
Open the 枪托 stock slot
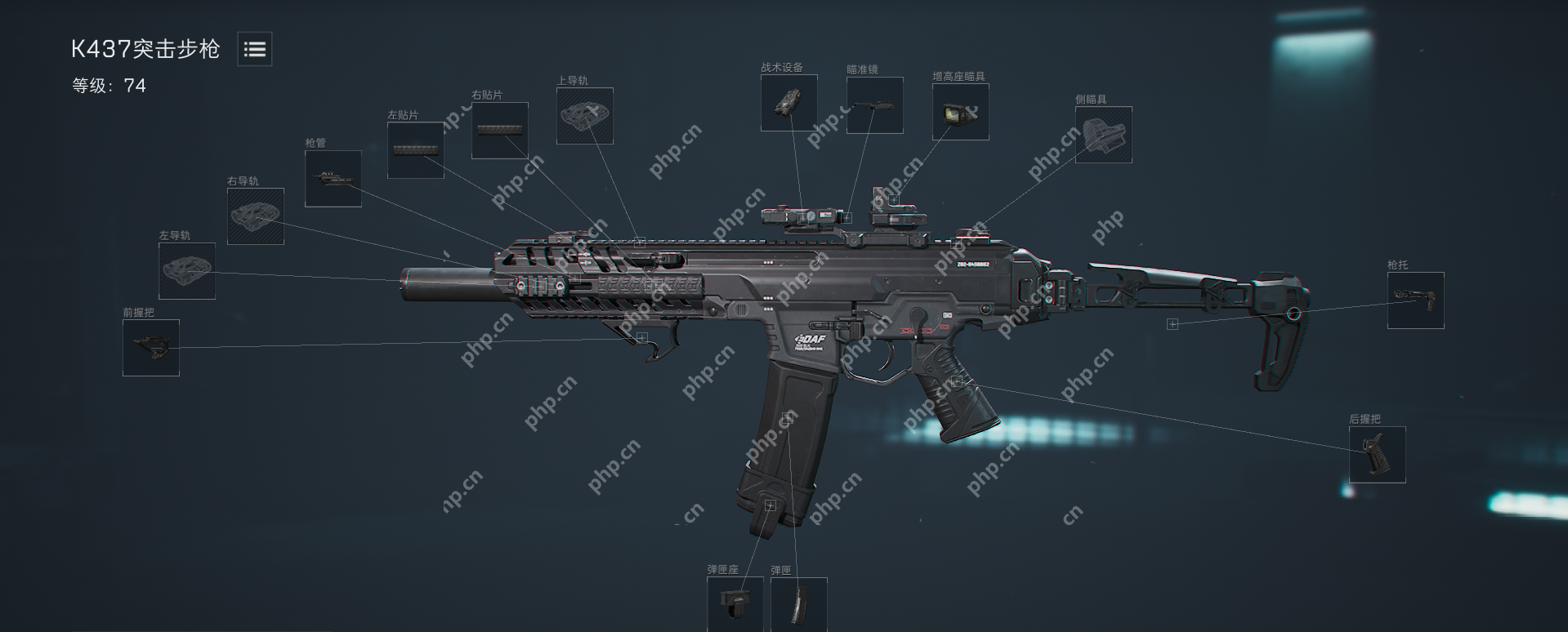(x=1416, y=300)
